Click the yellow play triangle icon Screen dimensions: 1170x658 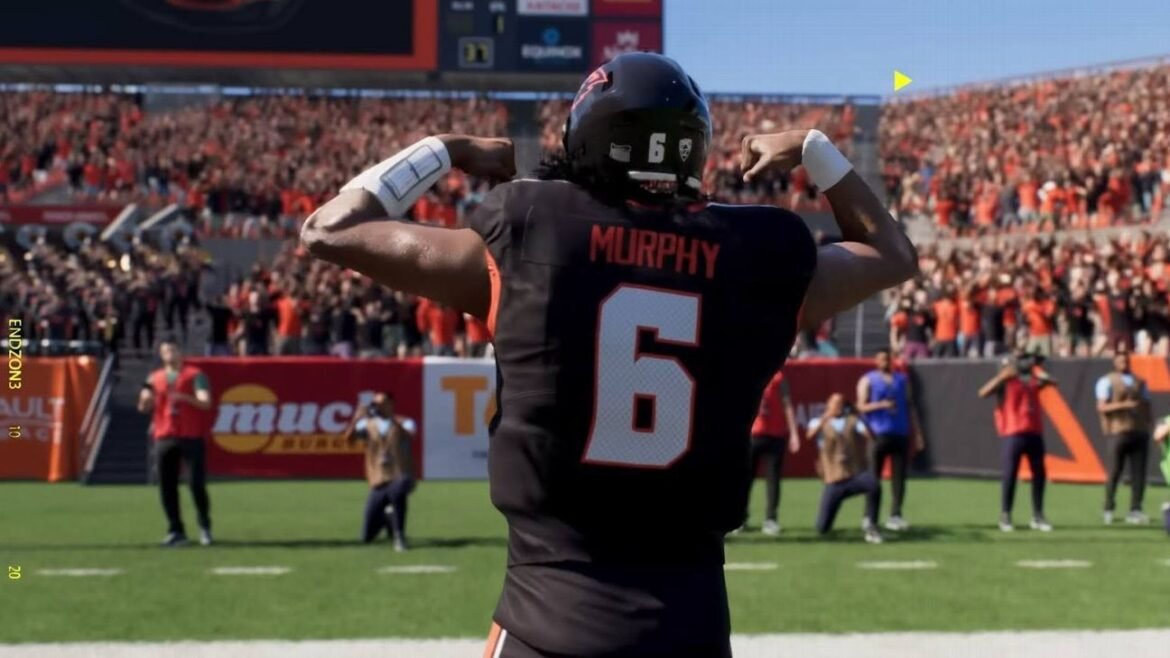tap(901, 81)
